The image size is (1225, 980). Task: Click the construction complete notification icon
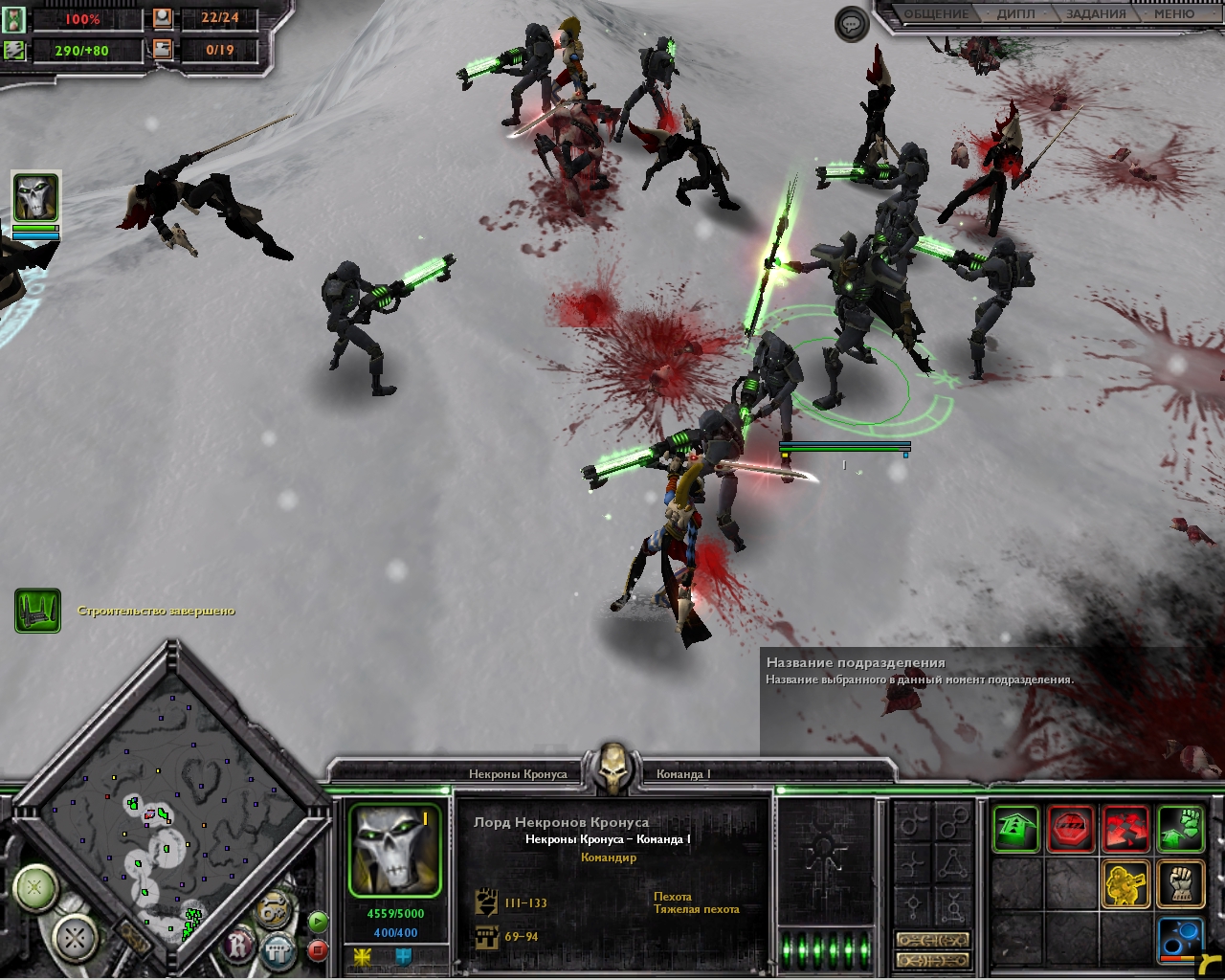click(x=37, y=611)
